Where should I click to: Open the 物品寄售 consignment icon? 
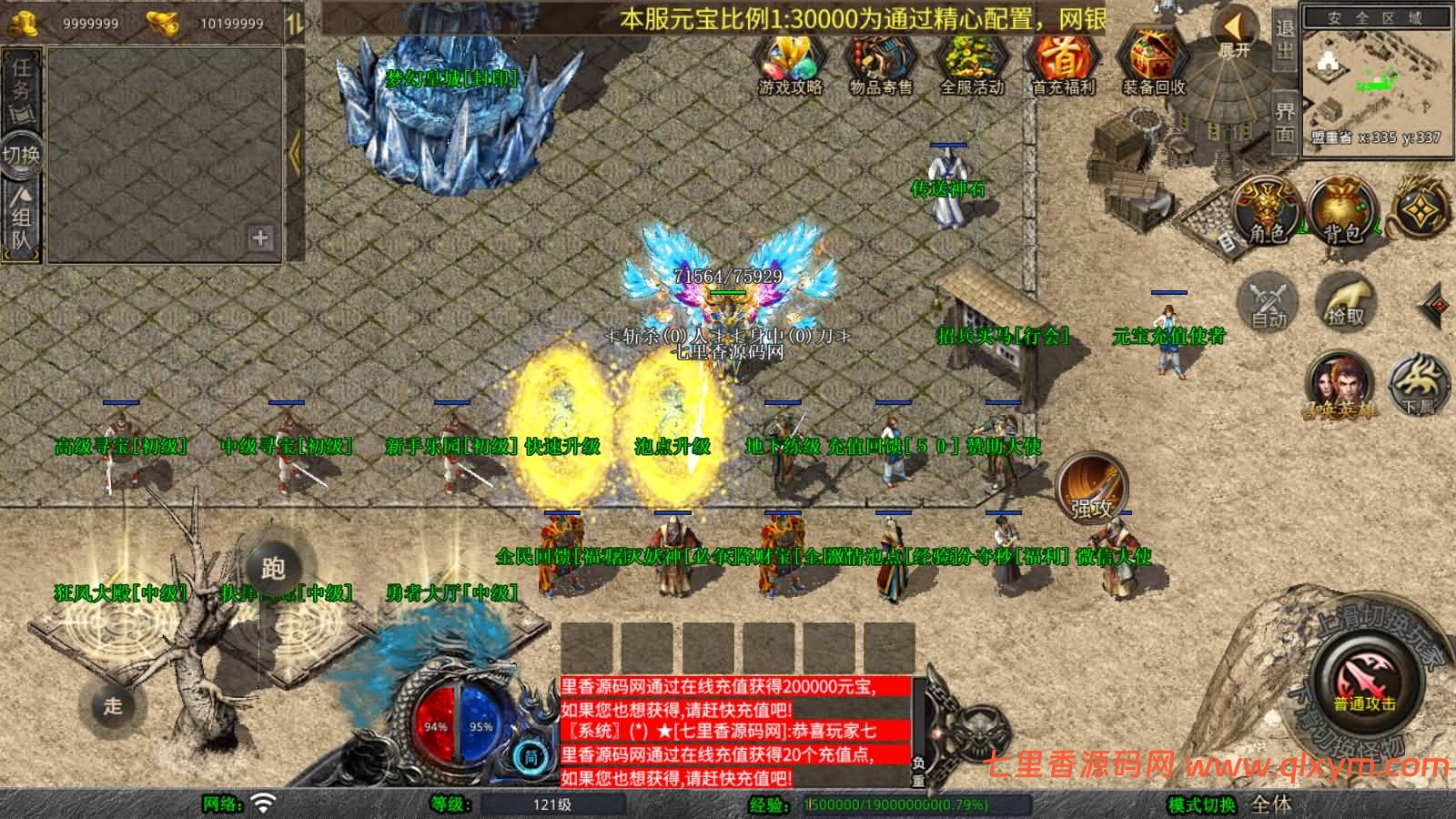[883, 66]
